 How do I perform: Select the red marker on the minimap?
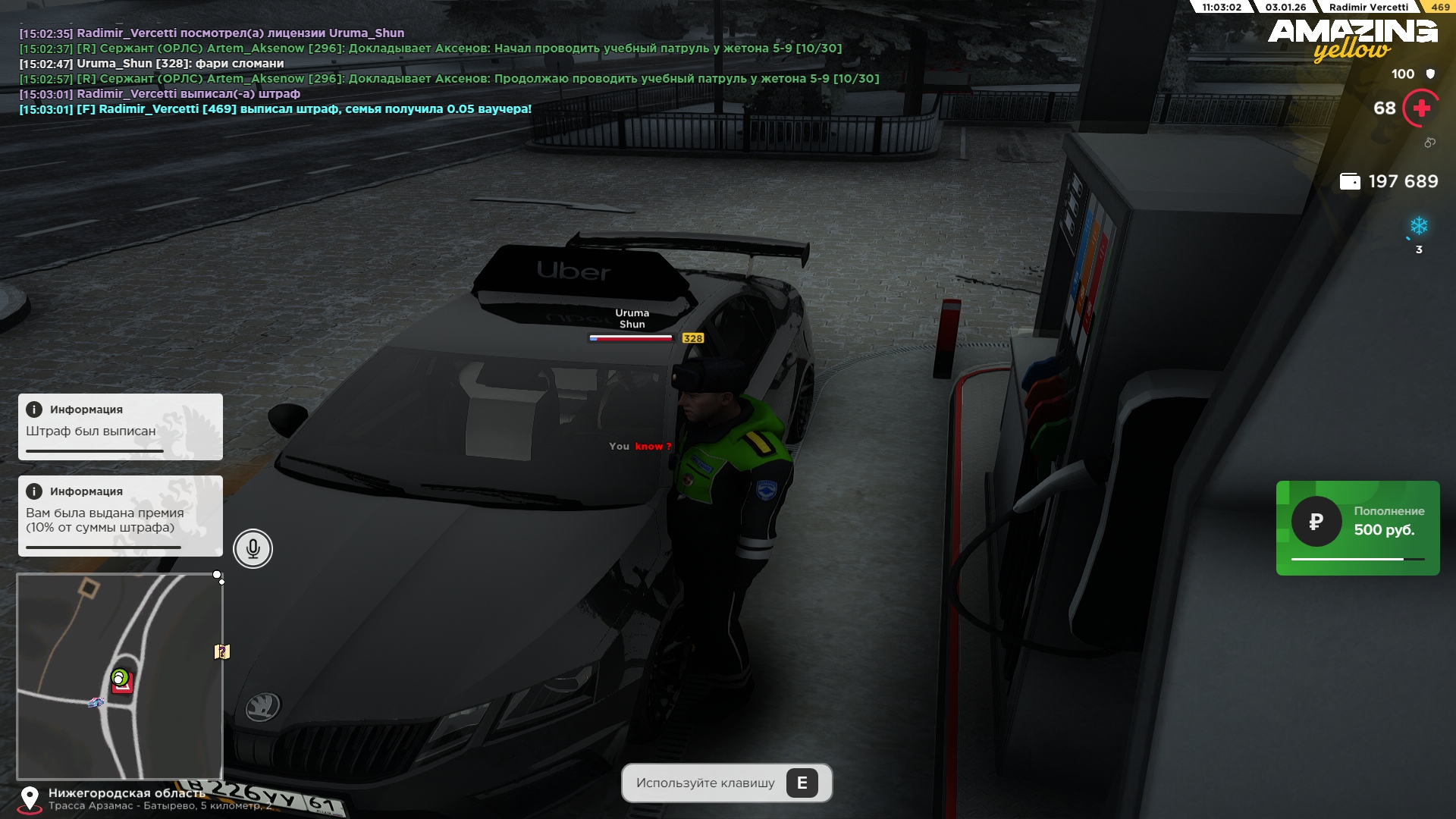coord(124,683)
